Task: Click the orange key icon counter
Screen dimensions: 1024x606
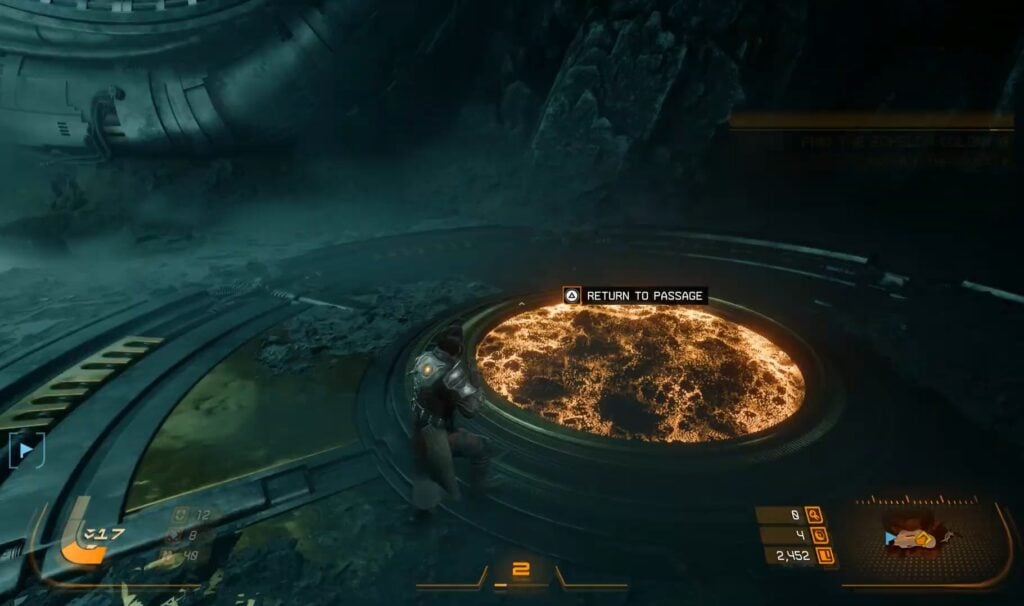Action: click(814, 515)
